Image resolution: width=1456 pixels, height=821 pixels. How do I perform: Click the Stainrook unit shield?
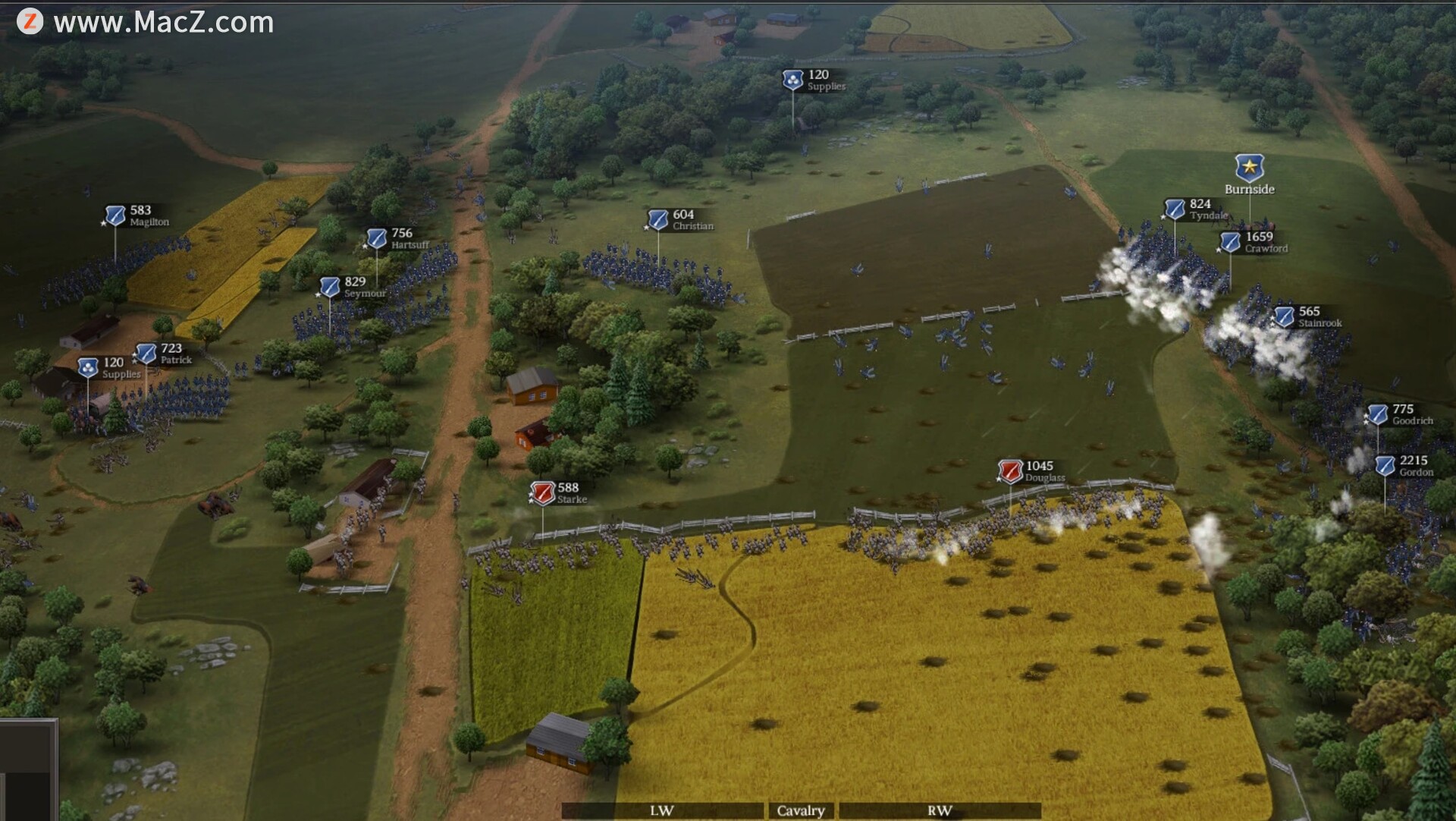[1284, 316]
